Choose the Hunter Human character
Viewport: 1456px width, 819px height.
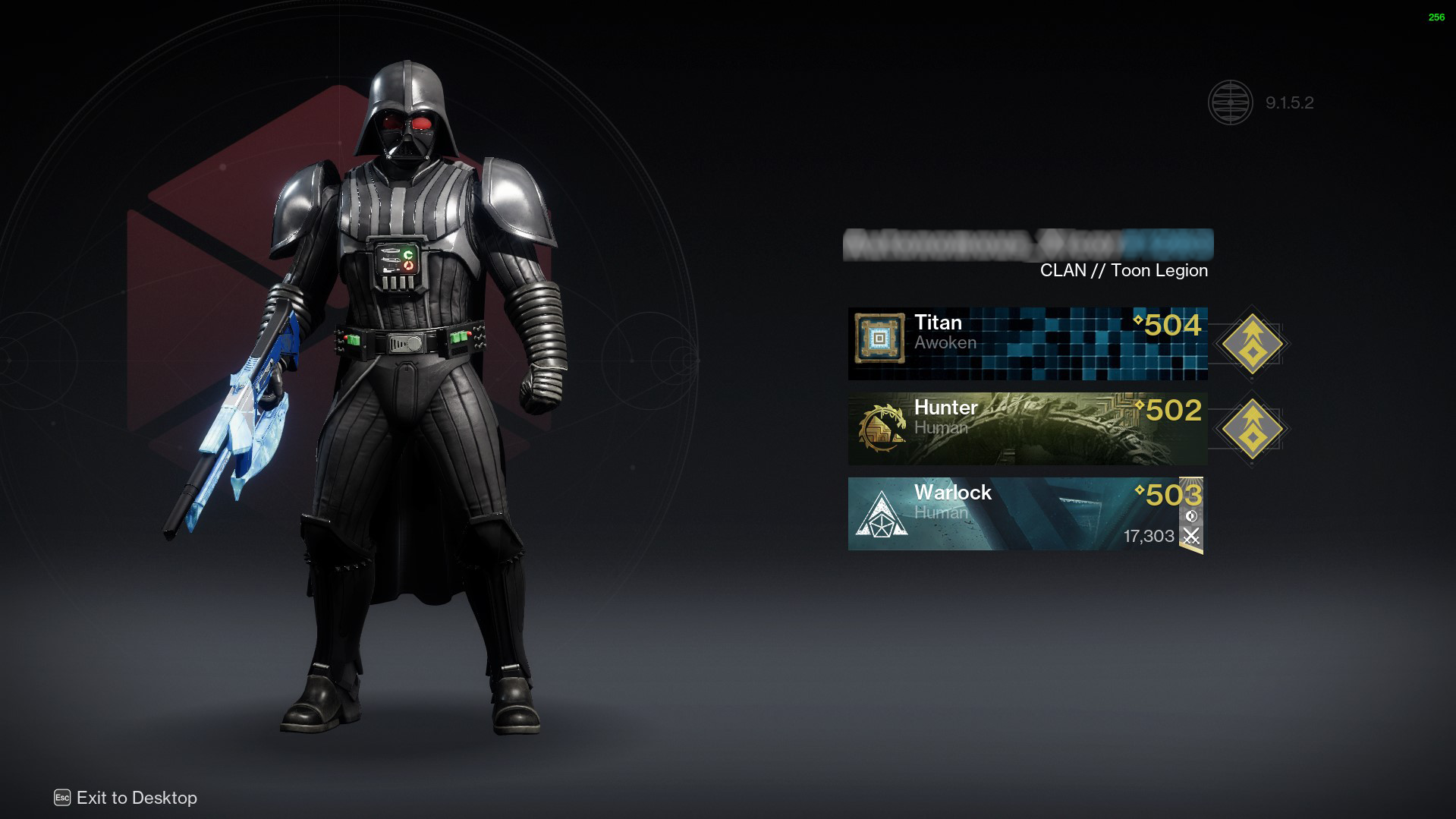[x=1027, y=429]
